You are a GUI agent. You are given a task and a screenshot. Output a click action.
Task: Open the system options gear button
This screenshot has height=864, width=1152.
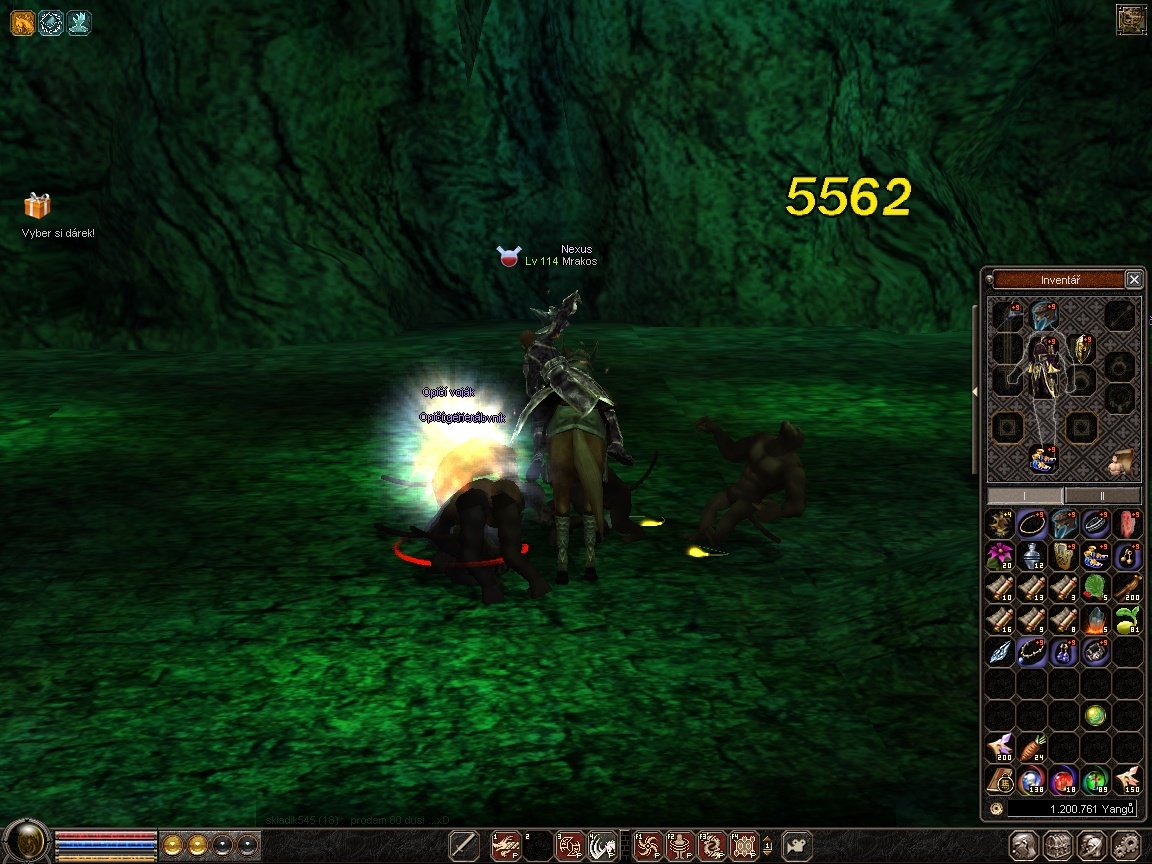click(x=1126, y=845)
